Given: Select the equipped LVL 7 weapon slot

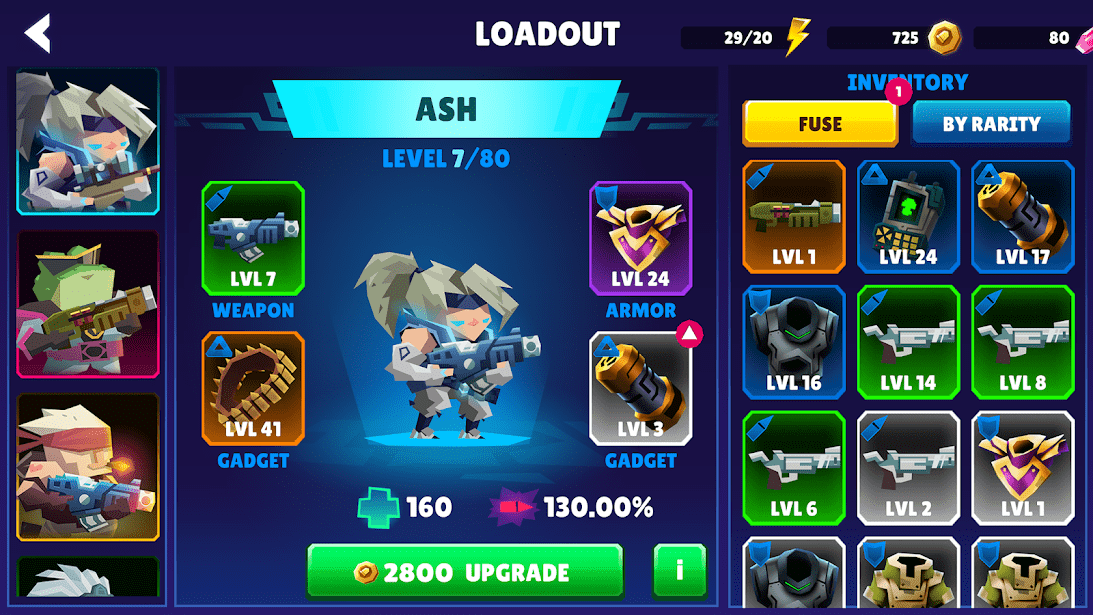Looking at the screenshot, I should coord(253,238).
